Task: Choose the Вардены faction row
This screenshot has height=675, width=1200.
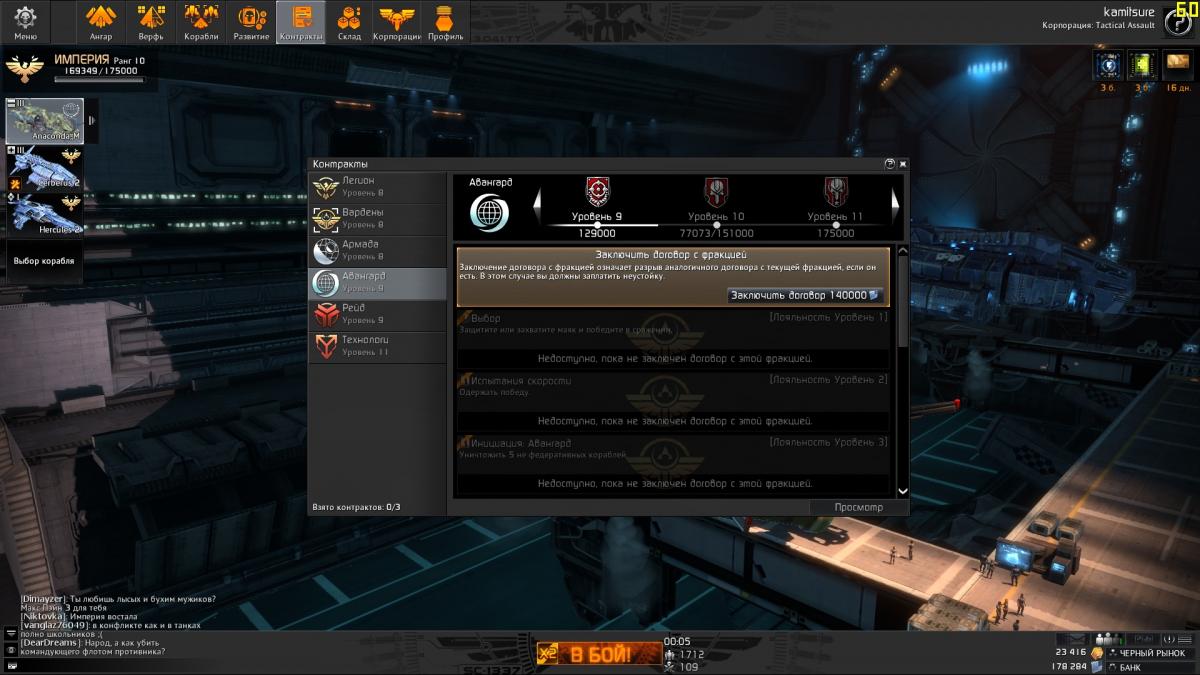Action: [x=377, y=219]
